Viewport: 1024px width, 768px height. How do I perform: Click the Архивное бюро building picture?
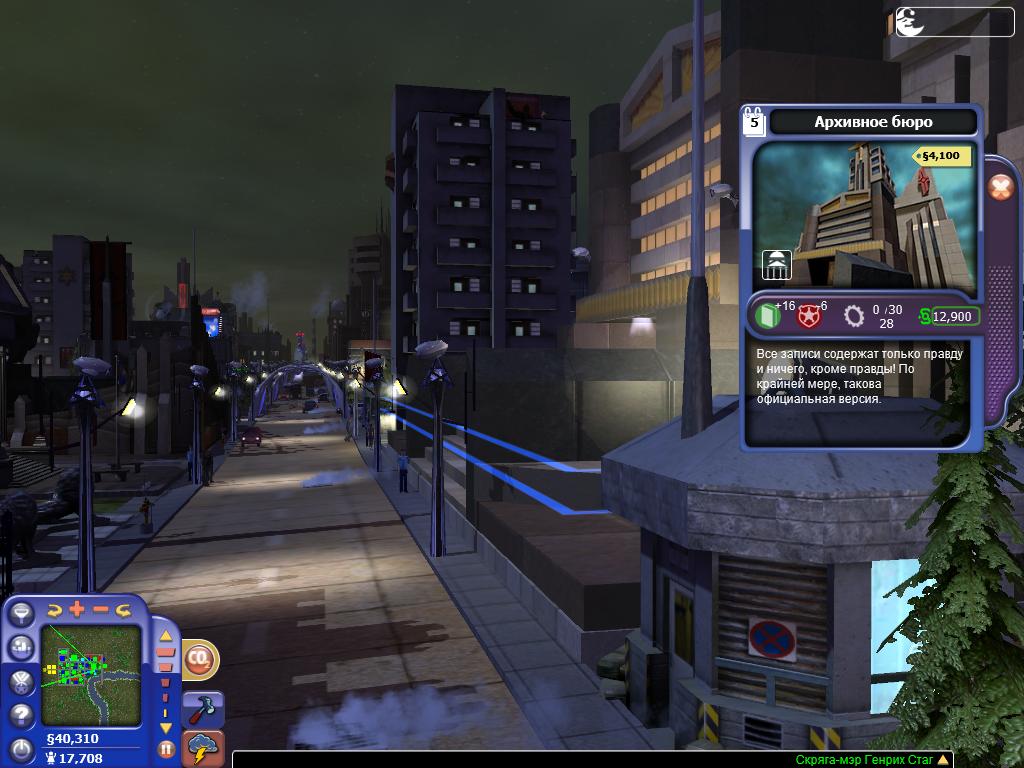click(x=863, y=214)
